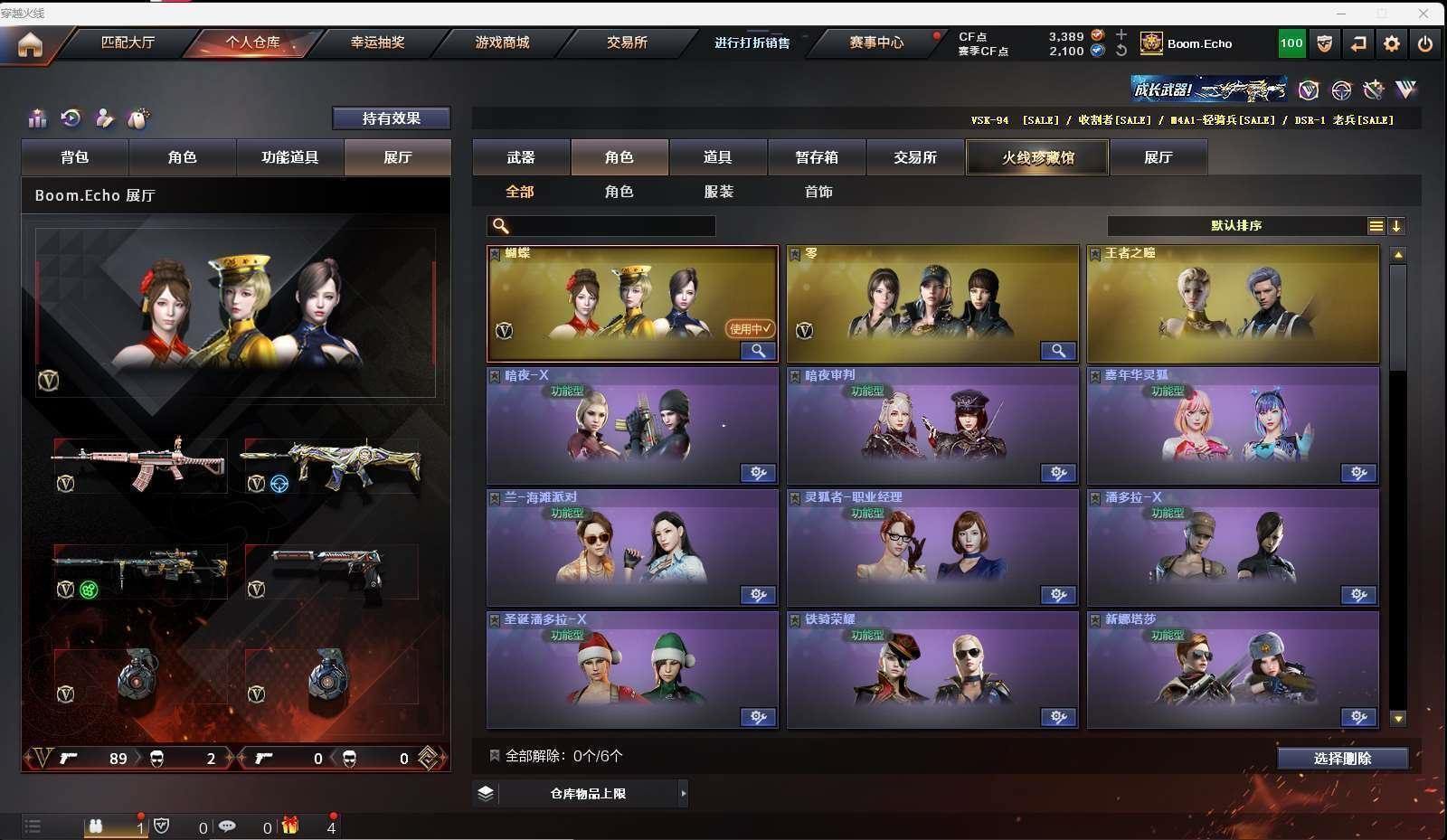Select the 暗夜审判 character set card
This screenshot has width=1447, height=840.
coord(932,425)
